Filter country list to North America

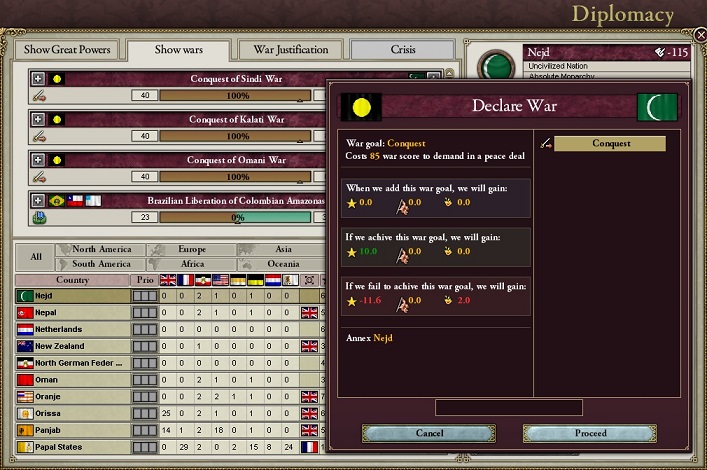point(101,250)
